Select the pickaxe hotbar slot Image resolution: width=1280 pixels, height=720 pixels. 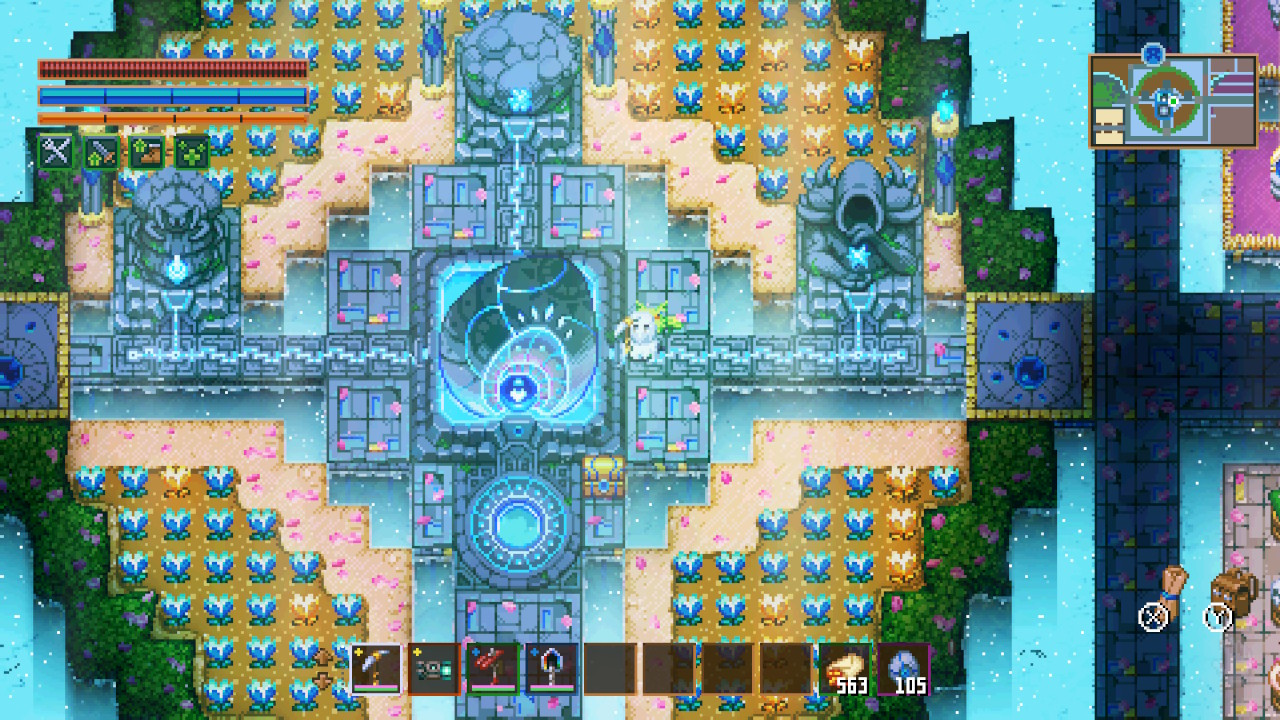[x=377, y=668]
